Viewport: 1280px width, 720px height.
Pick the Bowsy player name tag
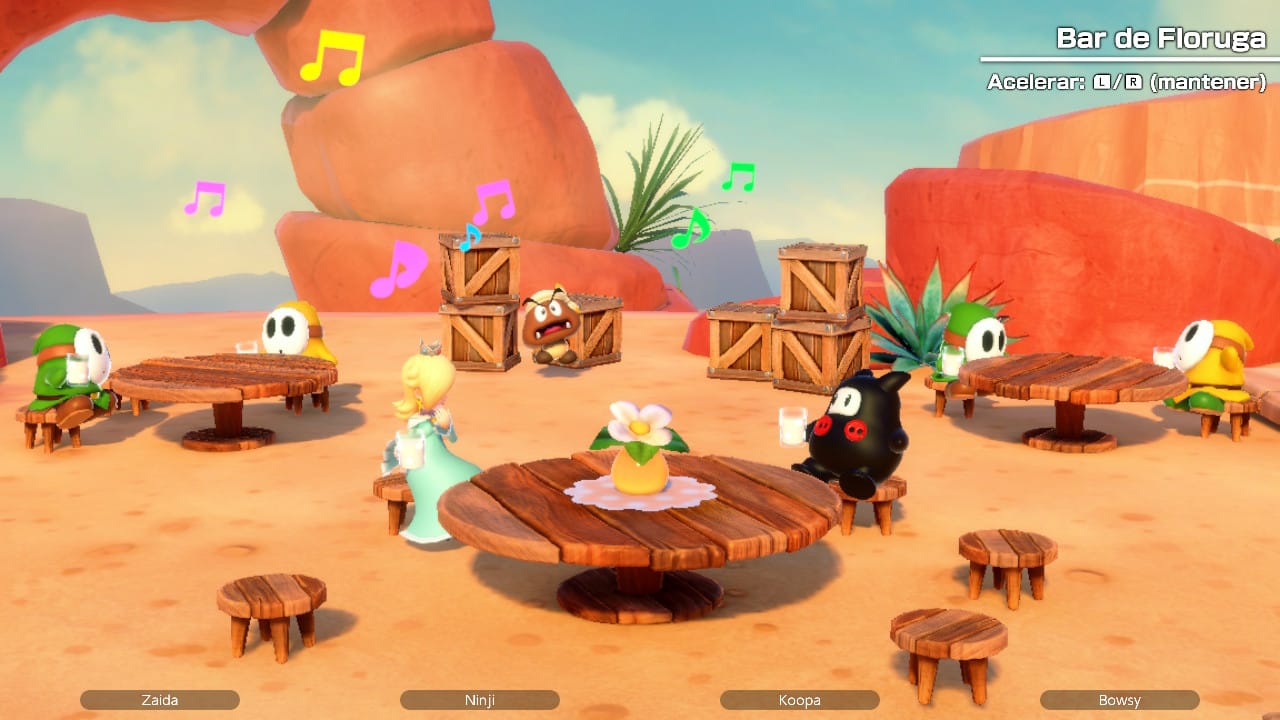1119,700
